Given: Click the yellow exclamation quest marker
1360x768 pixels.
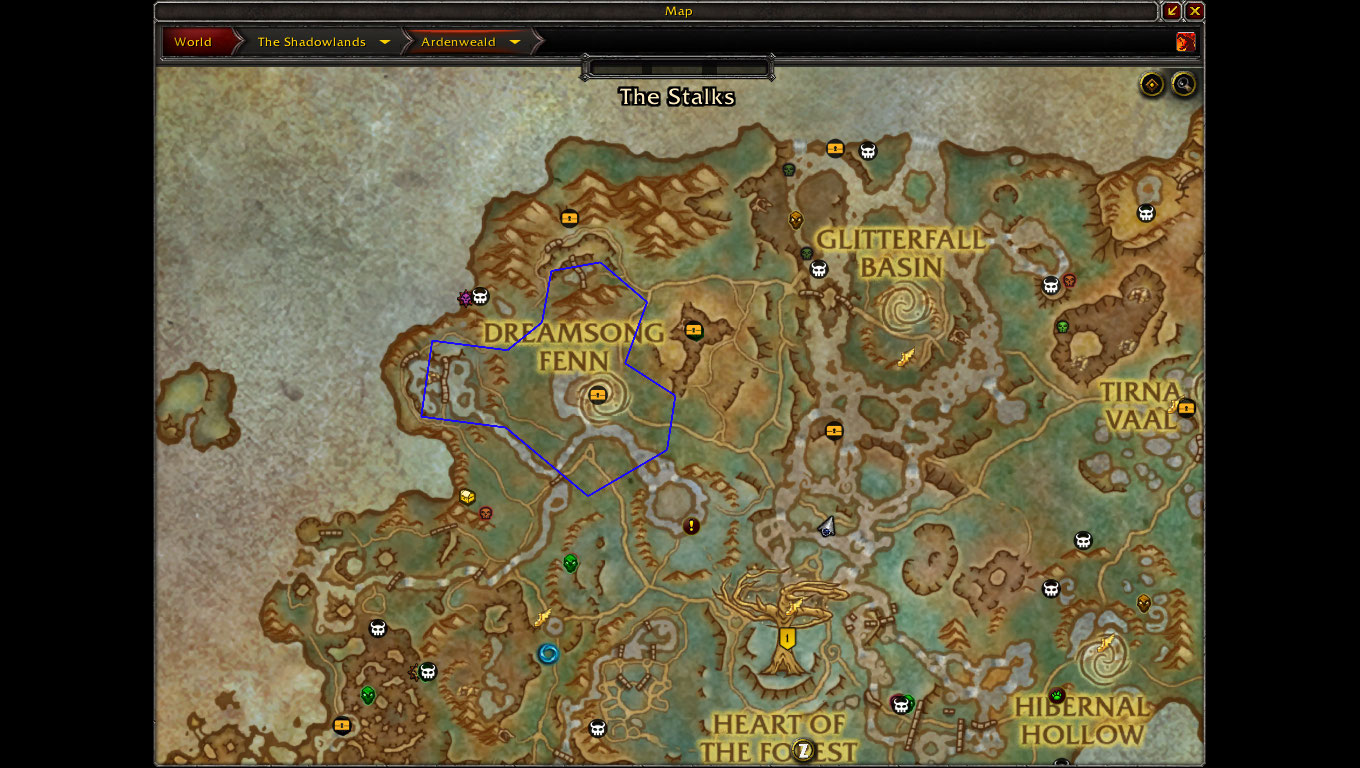Looking at the screenshot, I should tap(691, 525).
